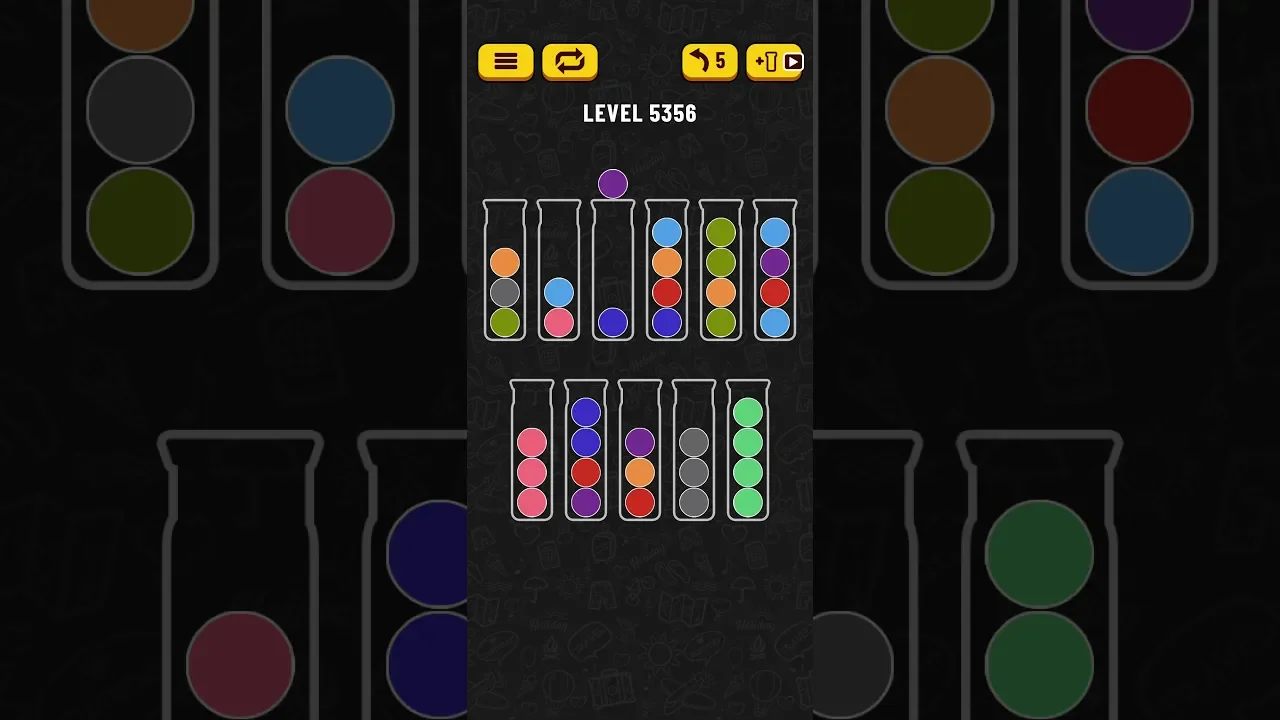Image resolution: width=1280 pixels, height=720 pixels.
Task: Select the tube with orange, gray and olive balls
Action: [505, 272]
